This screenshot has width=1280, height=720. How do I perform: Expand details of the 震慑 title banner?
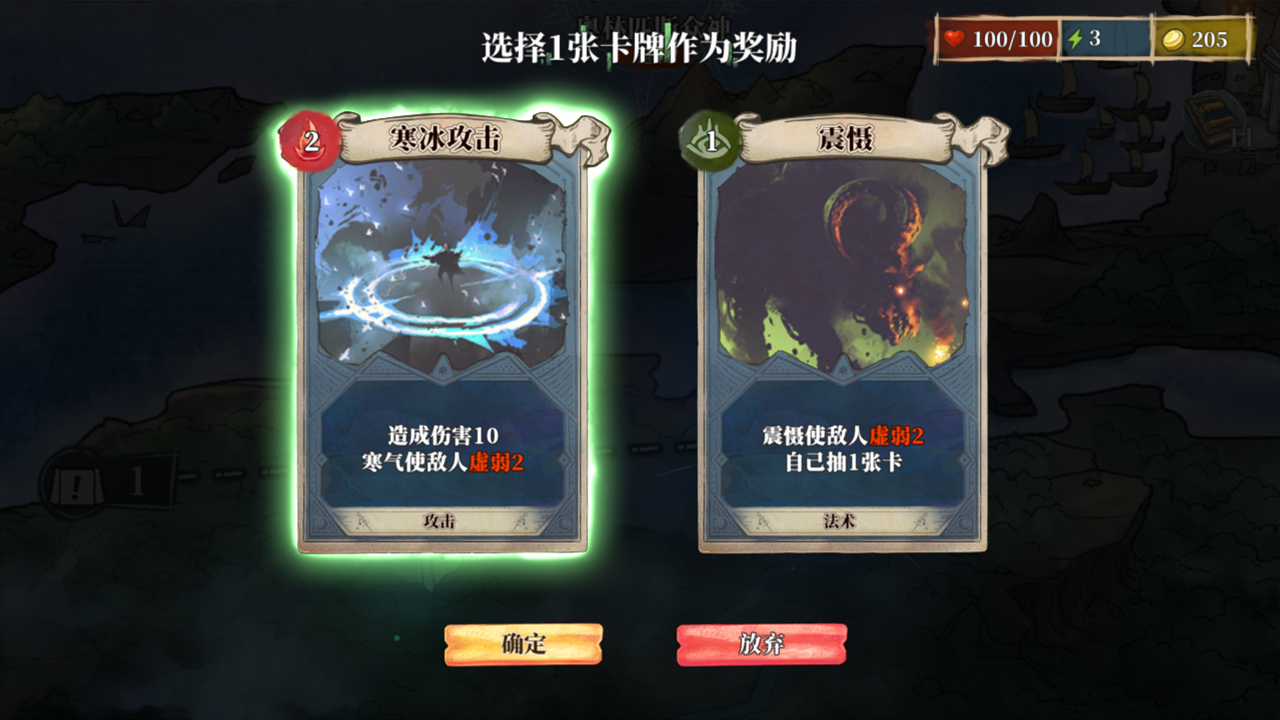click(x=845, y=136)
